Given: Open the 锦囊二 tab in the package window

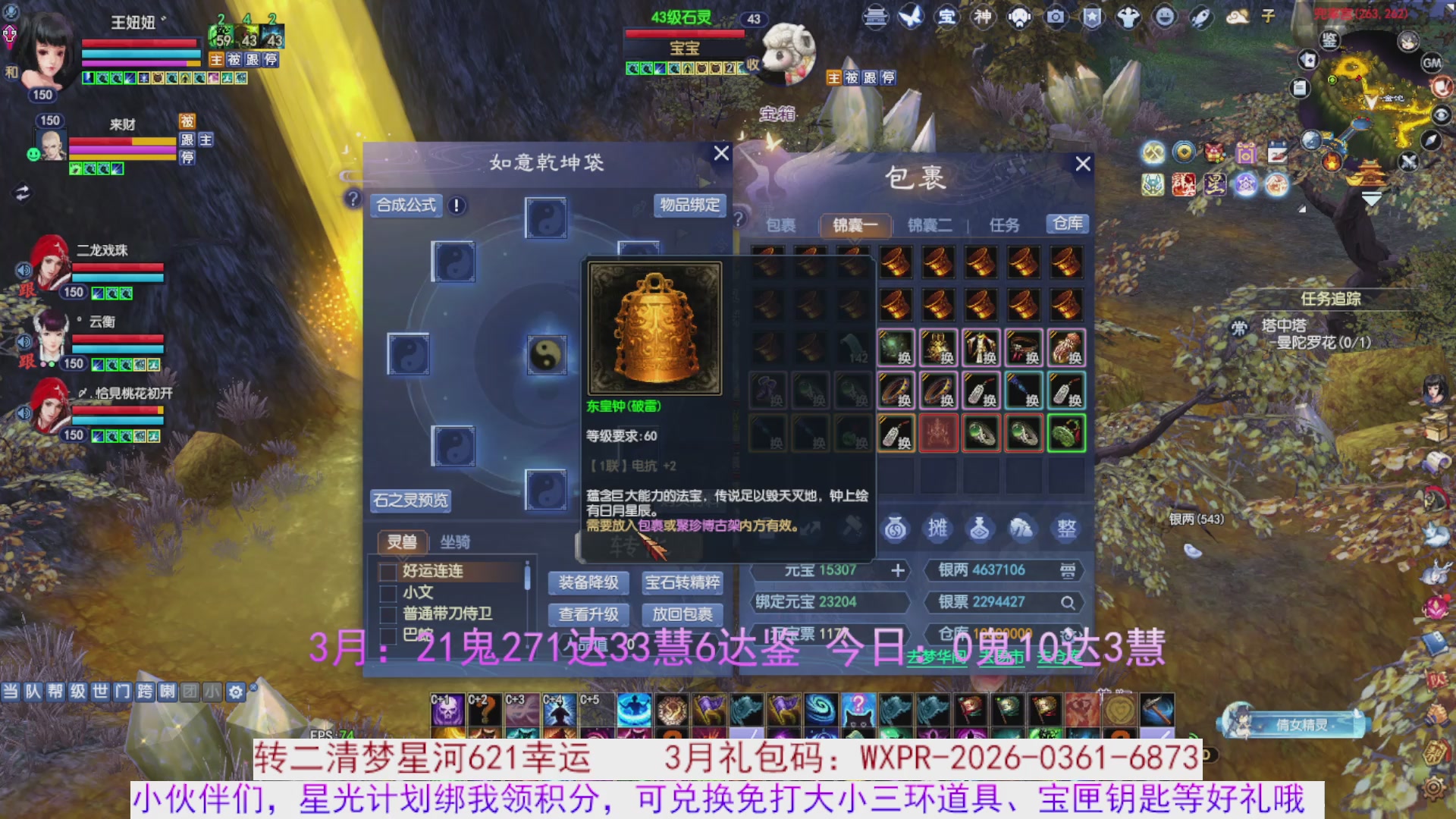Looking at the screenshot, I should click(929, 224).
